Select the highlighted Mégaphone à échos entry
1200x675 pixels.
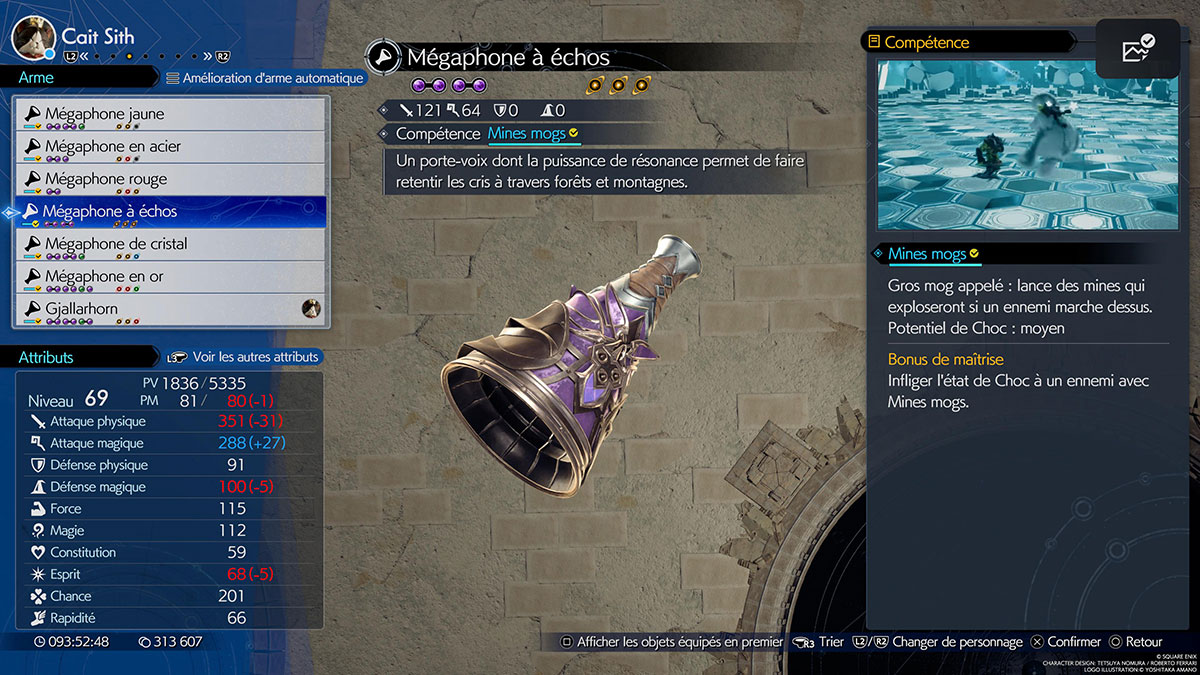pyautogui.click(x=170, y=212)
